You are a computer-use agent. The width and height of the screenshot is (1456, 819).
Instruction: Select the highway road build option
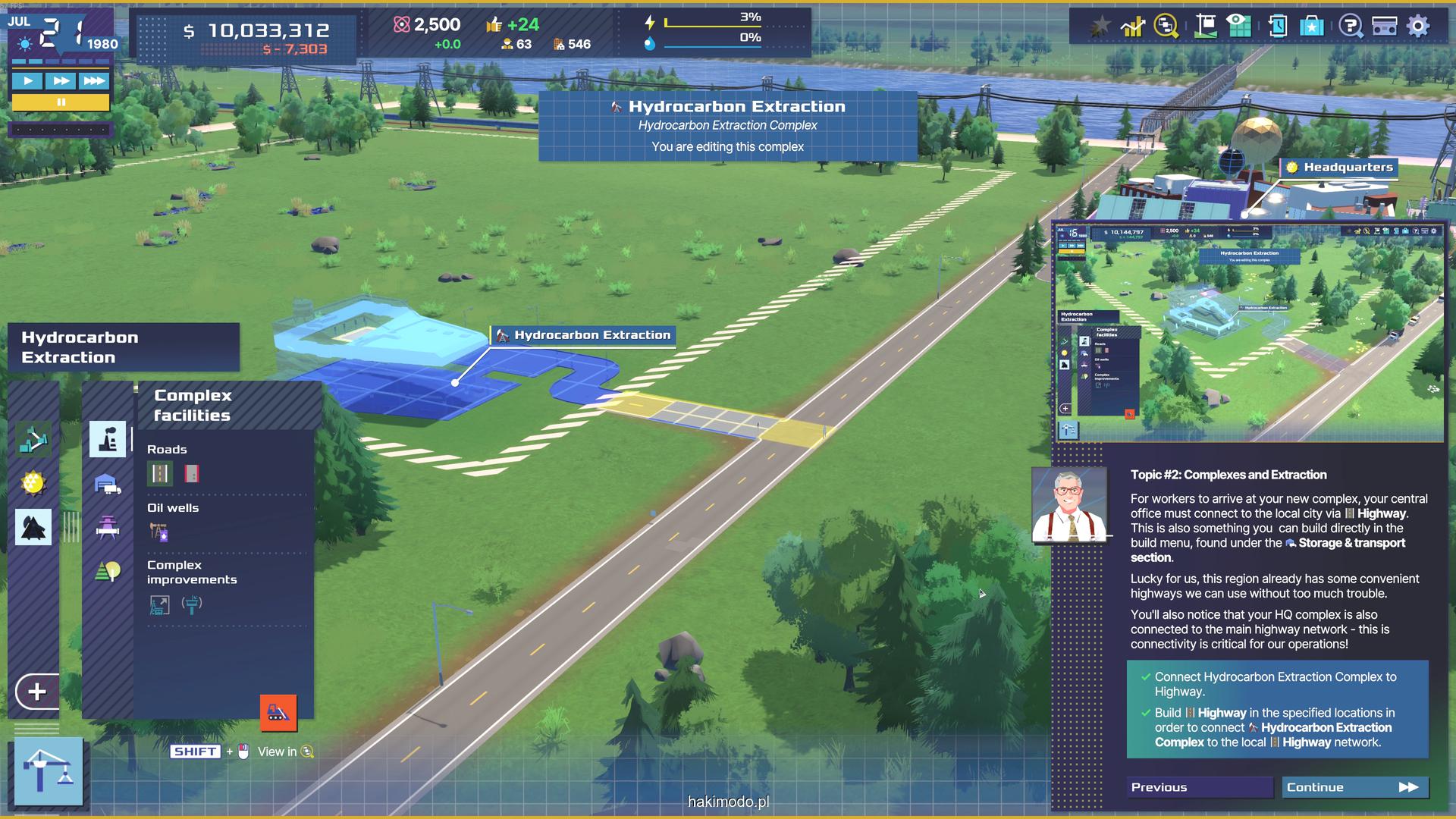(160, 474)
